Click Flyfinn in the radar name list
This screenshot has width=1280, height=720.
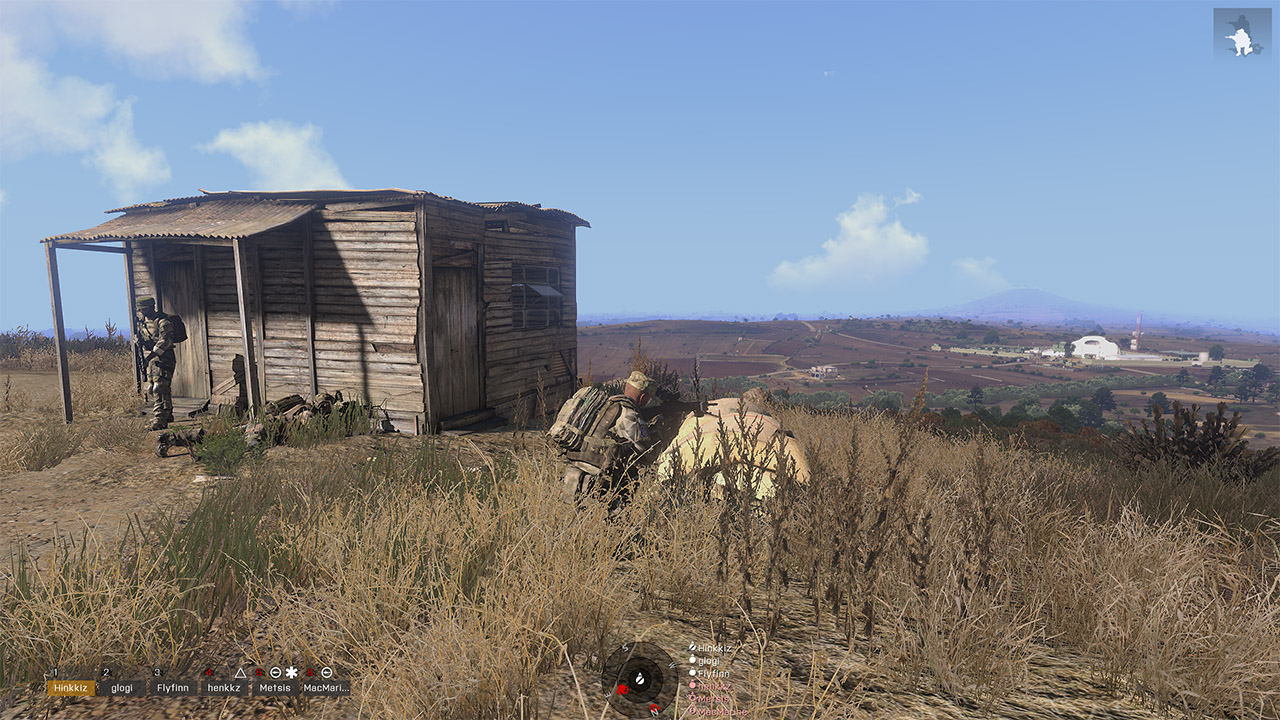(x=713, y=673)
